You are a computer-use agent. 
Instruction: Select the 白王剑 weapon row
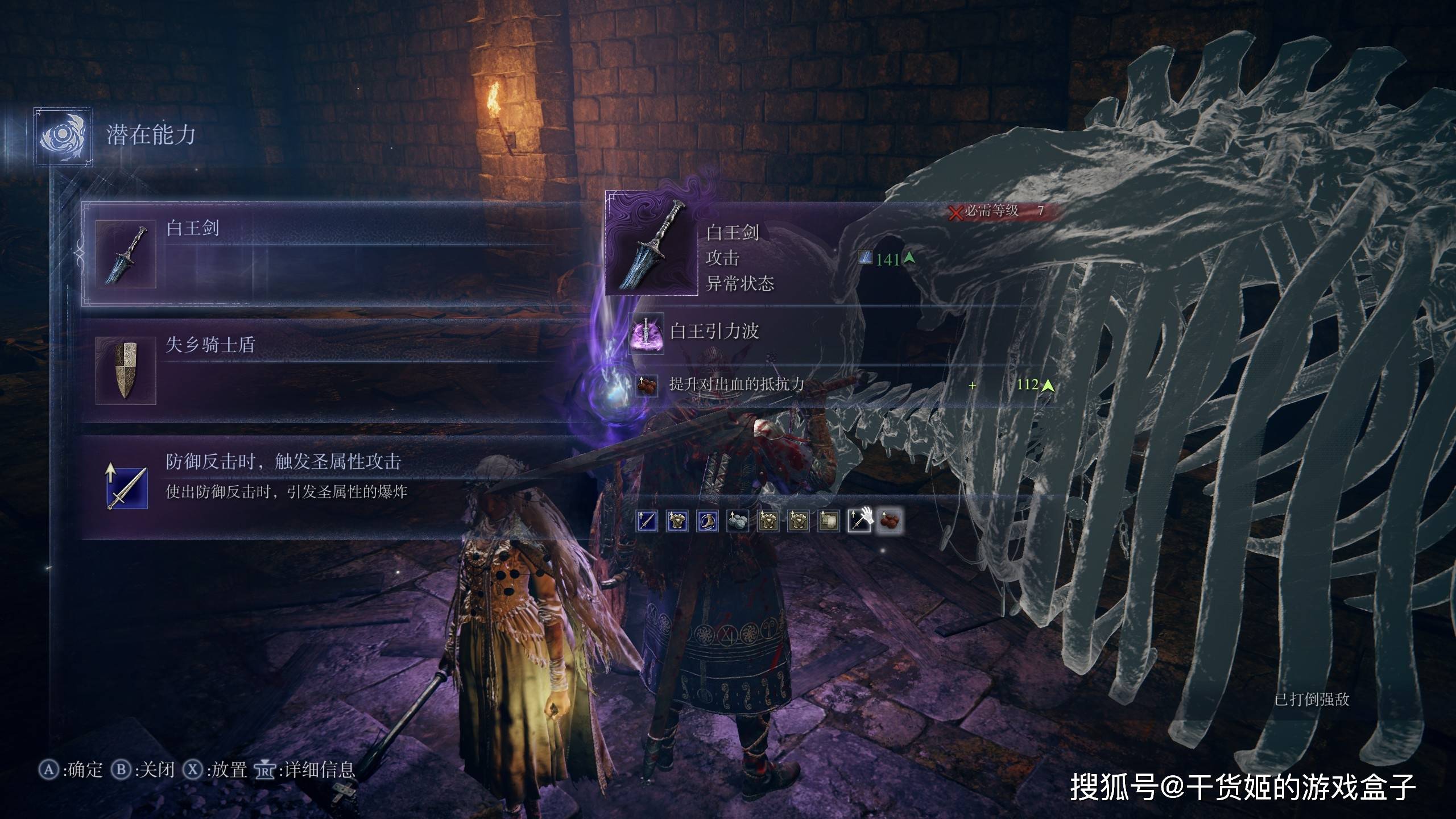pos(318,254)
